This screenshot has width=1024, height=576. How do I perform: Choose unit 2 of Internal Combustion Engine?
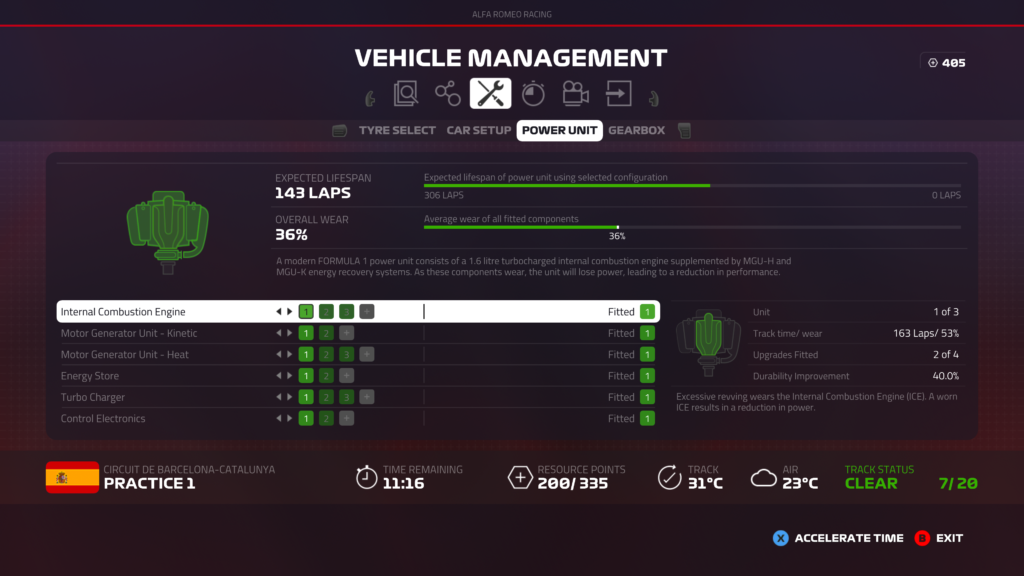[x=326, y=312]
